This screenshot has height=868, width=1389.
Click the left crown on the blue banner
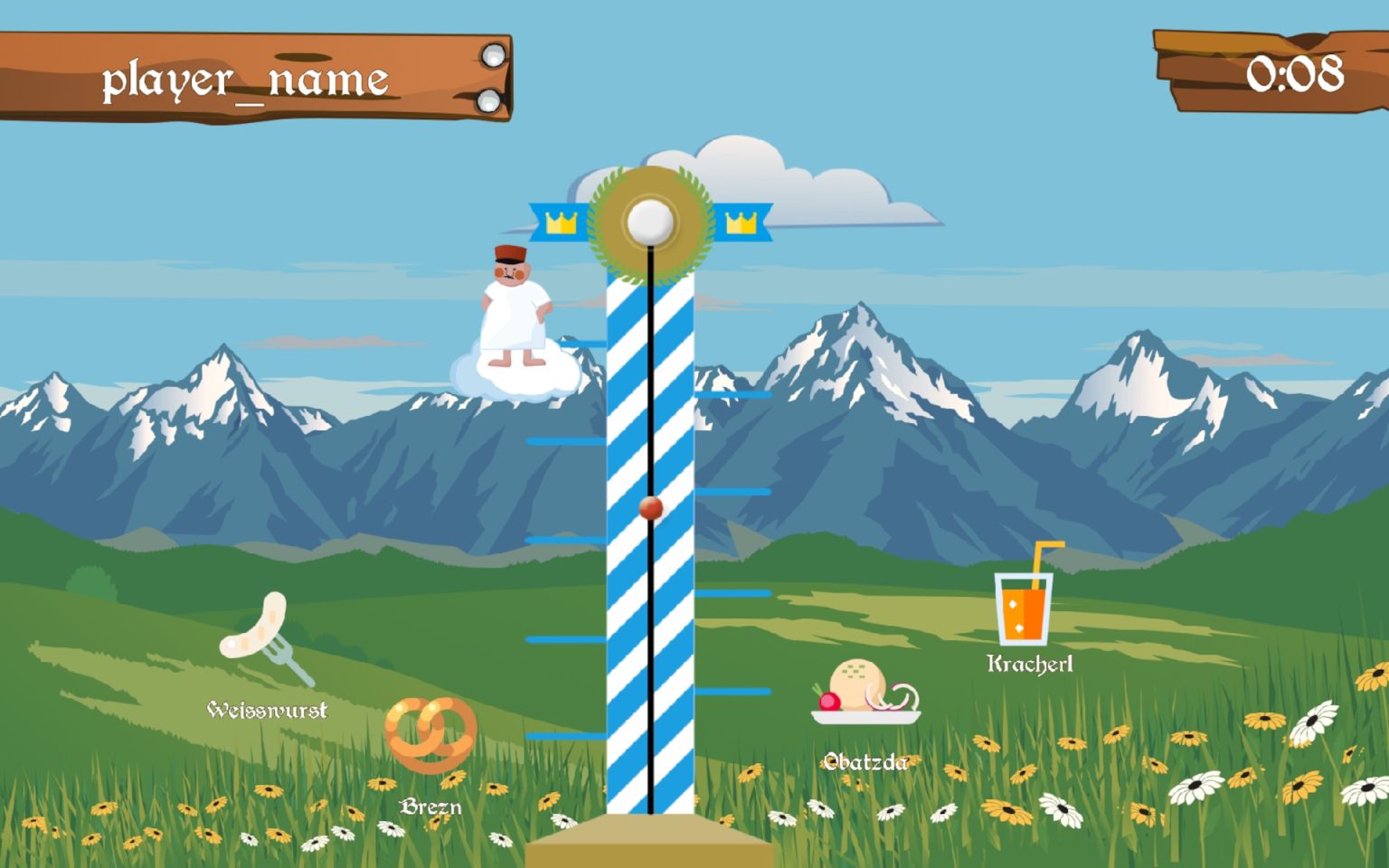click(562, 222)
